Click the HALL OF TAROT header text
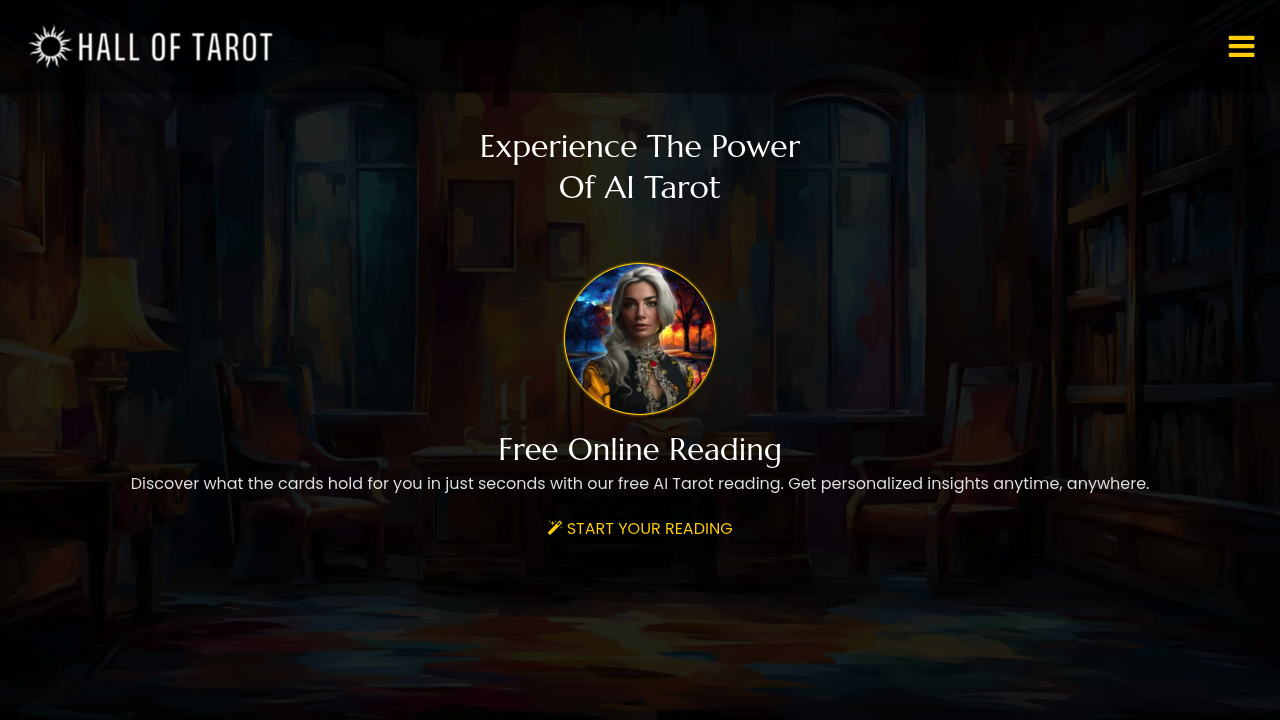The image size is (1280, 720). coord(174,45)
